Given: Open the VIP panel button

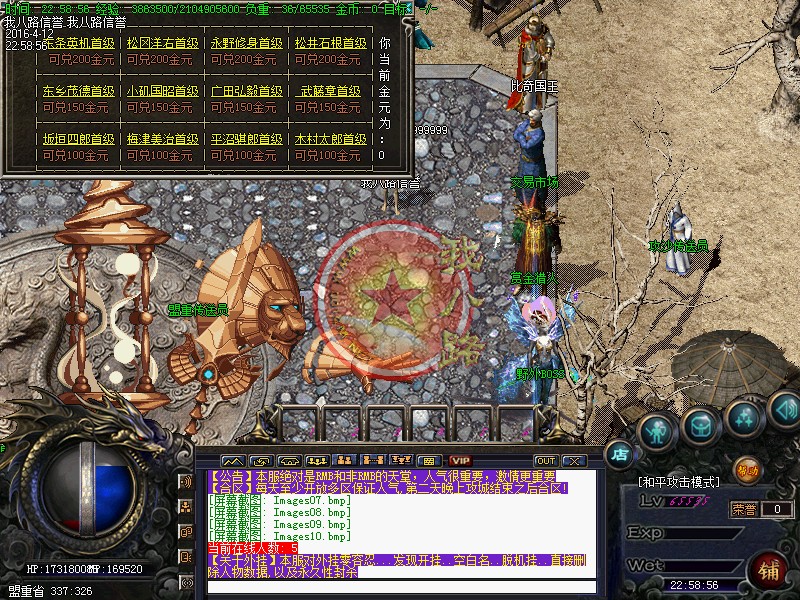Looking at the screenshot, I should [459, 460].
